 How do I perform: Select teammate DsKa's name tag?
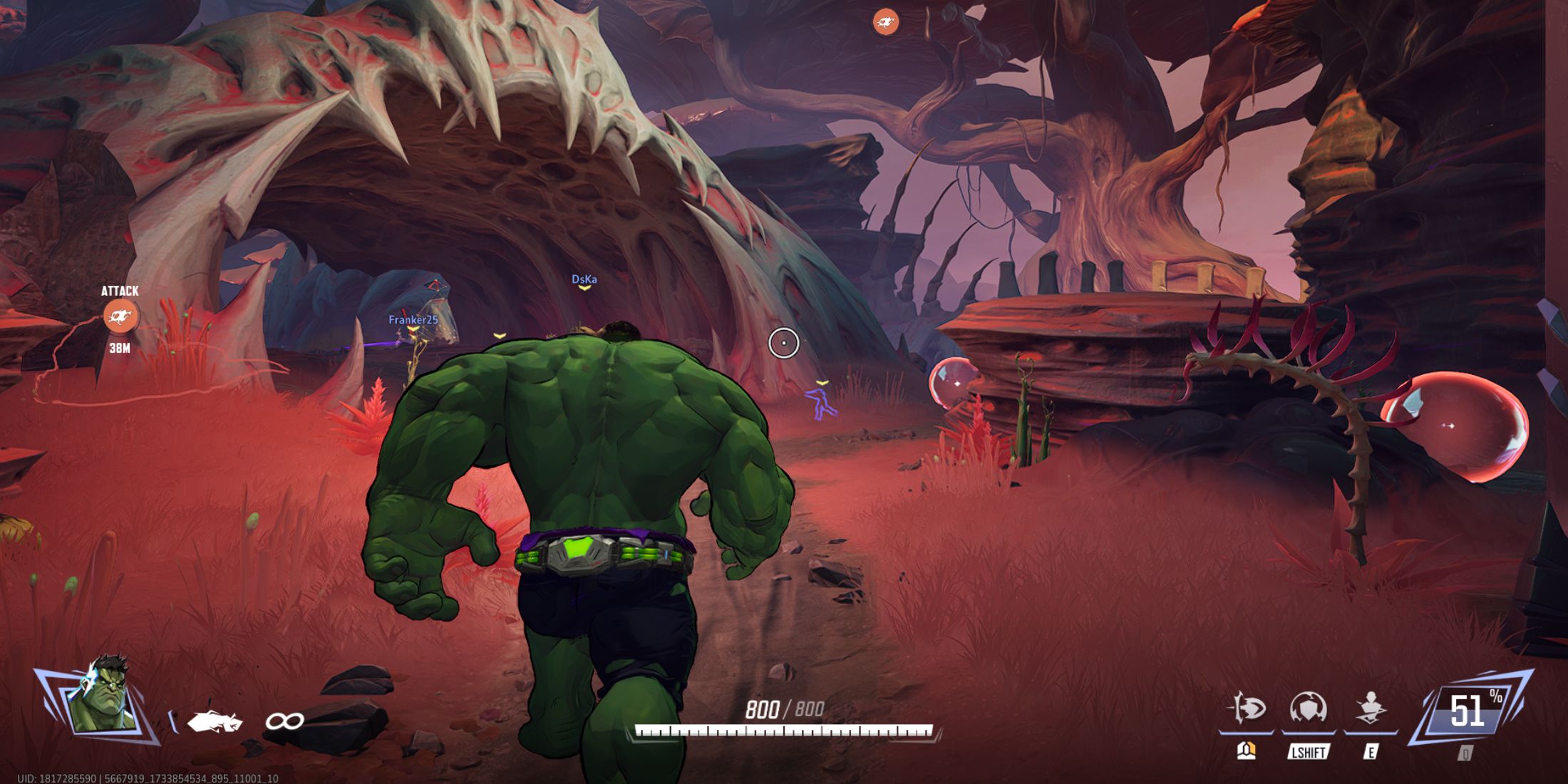click(584, 279)
